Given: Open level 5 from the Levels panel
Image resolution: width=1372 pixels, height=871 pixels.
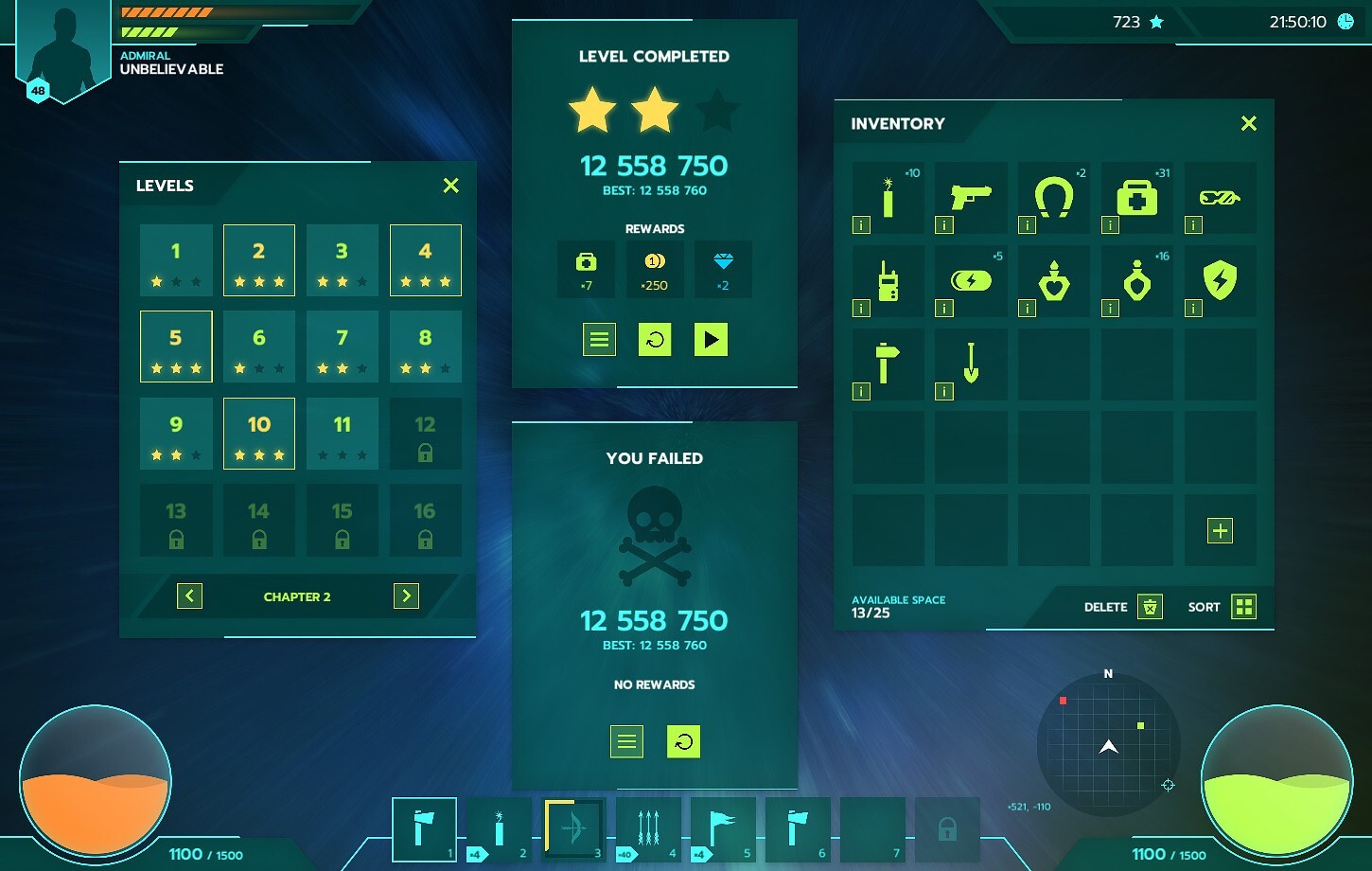Looking at the screenshot, I should (x=176, y=347).
